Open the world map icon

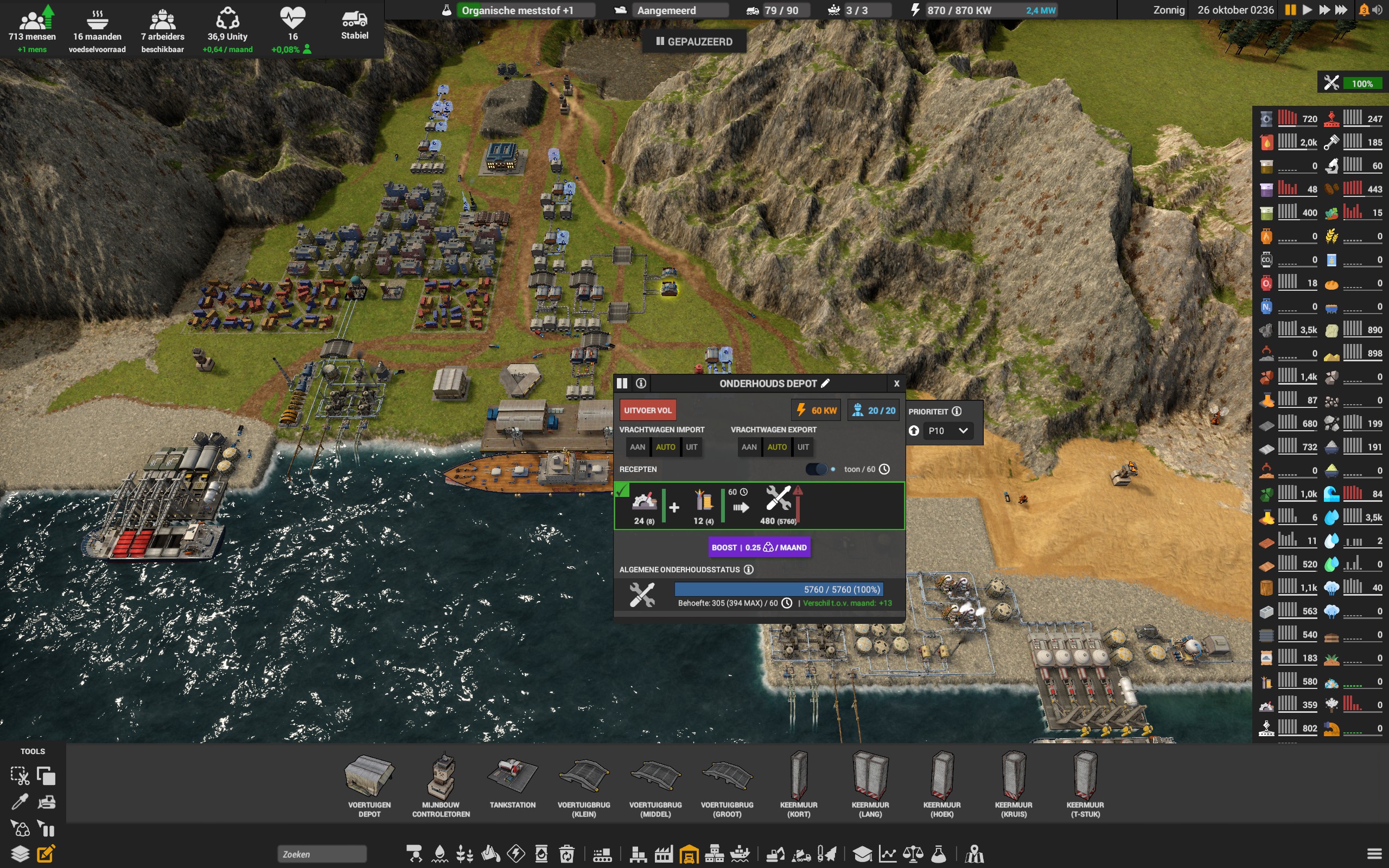tap(976, 854)
